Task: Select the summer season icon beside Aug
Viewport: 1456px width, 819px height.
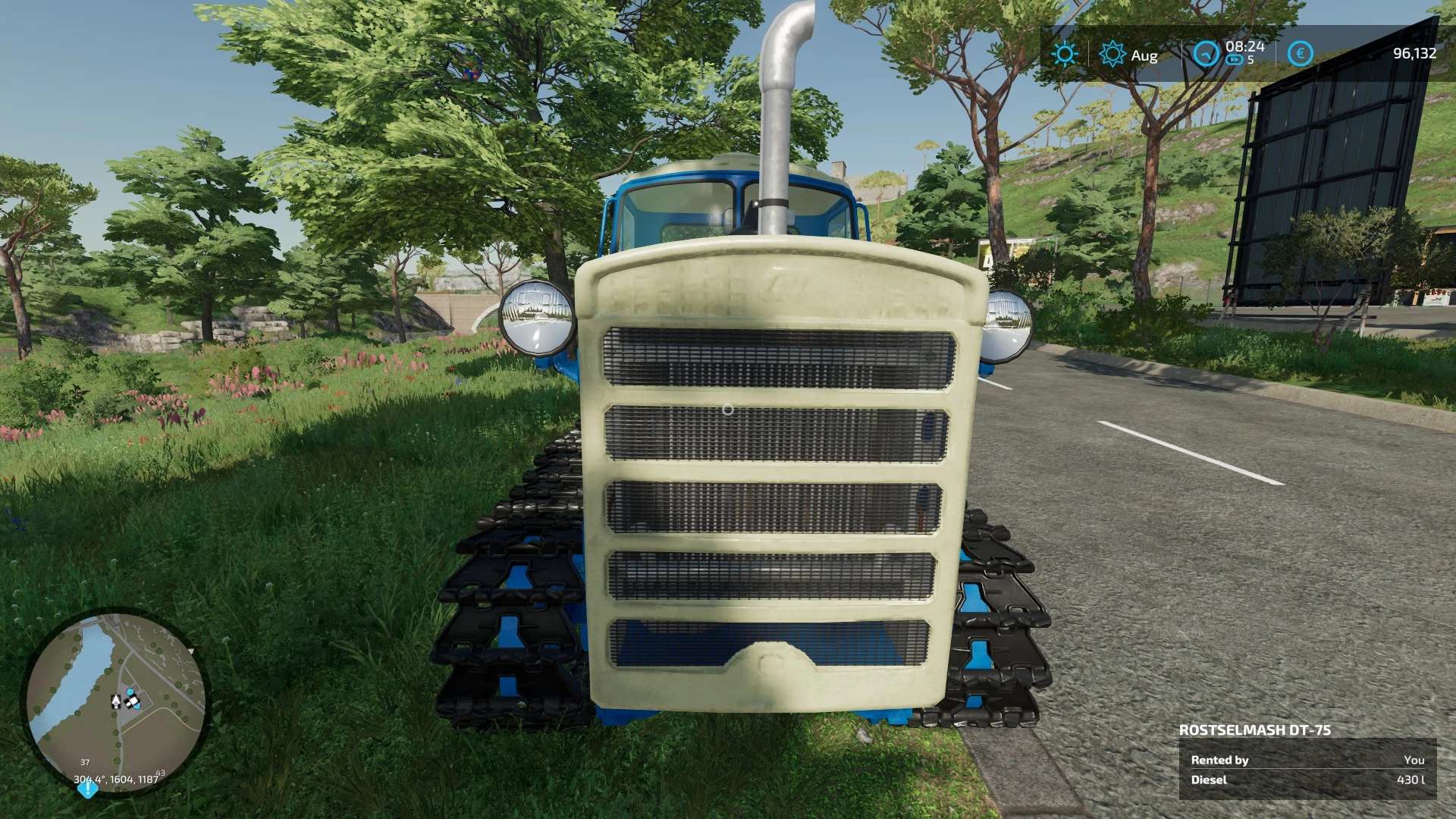Action: 1112,54
